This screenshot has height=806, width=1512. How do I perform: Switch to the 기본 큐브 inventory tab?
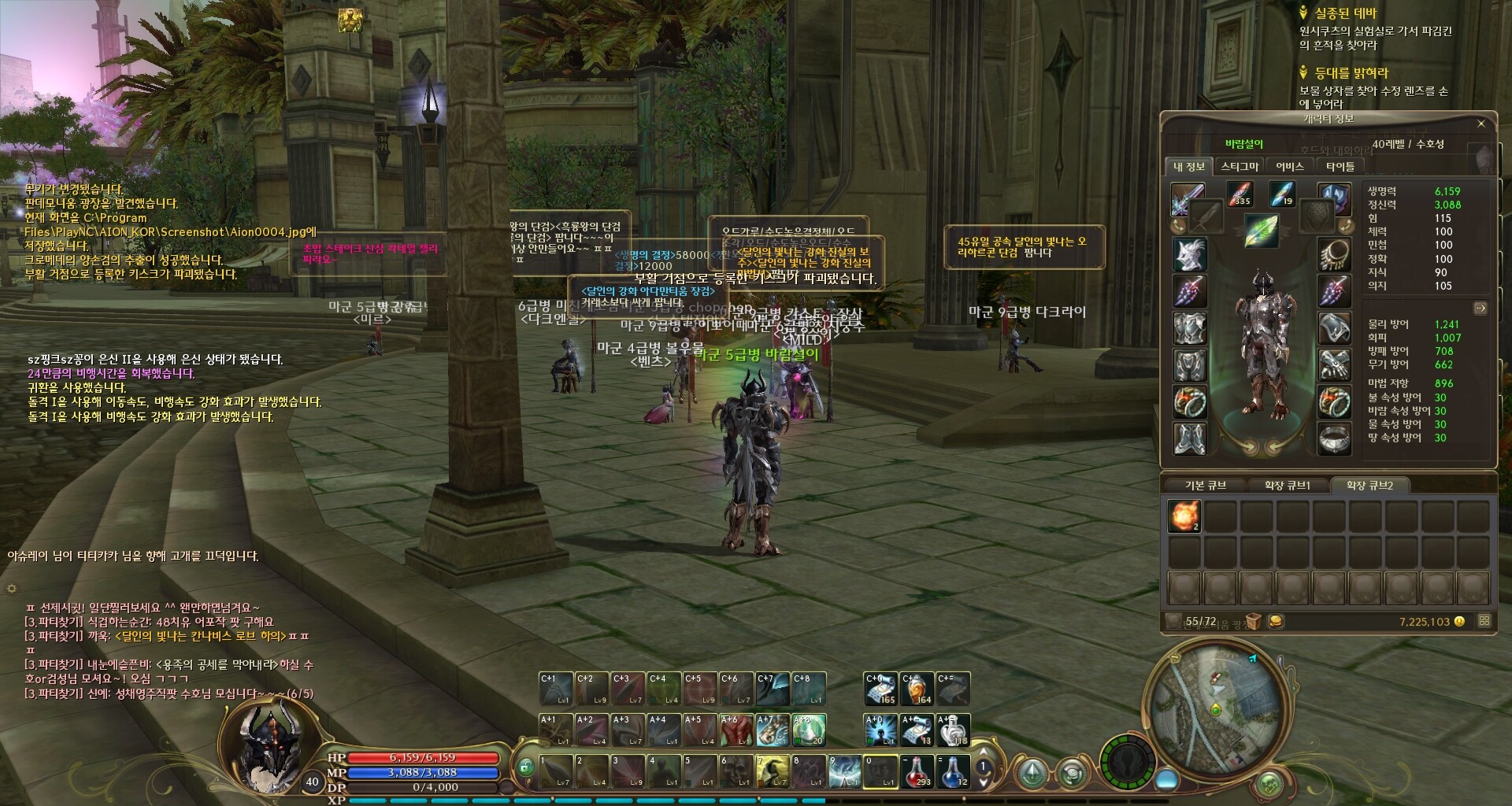tap(1205, 486)
